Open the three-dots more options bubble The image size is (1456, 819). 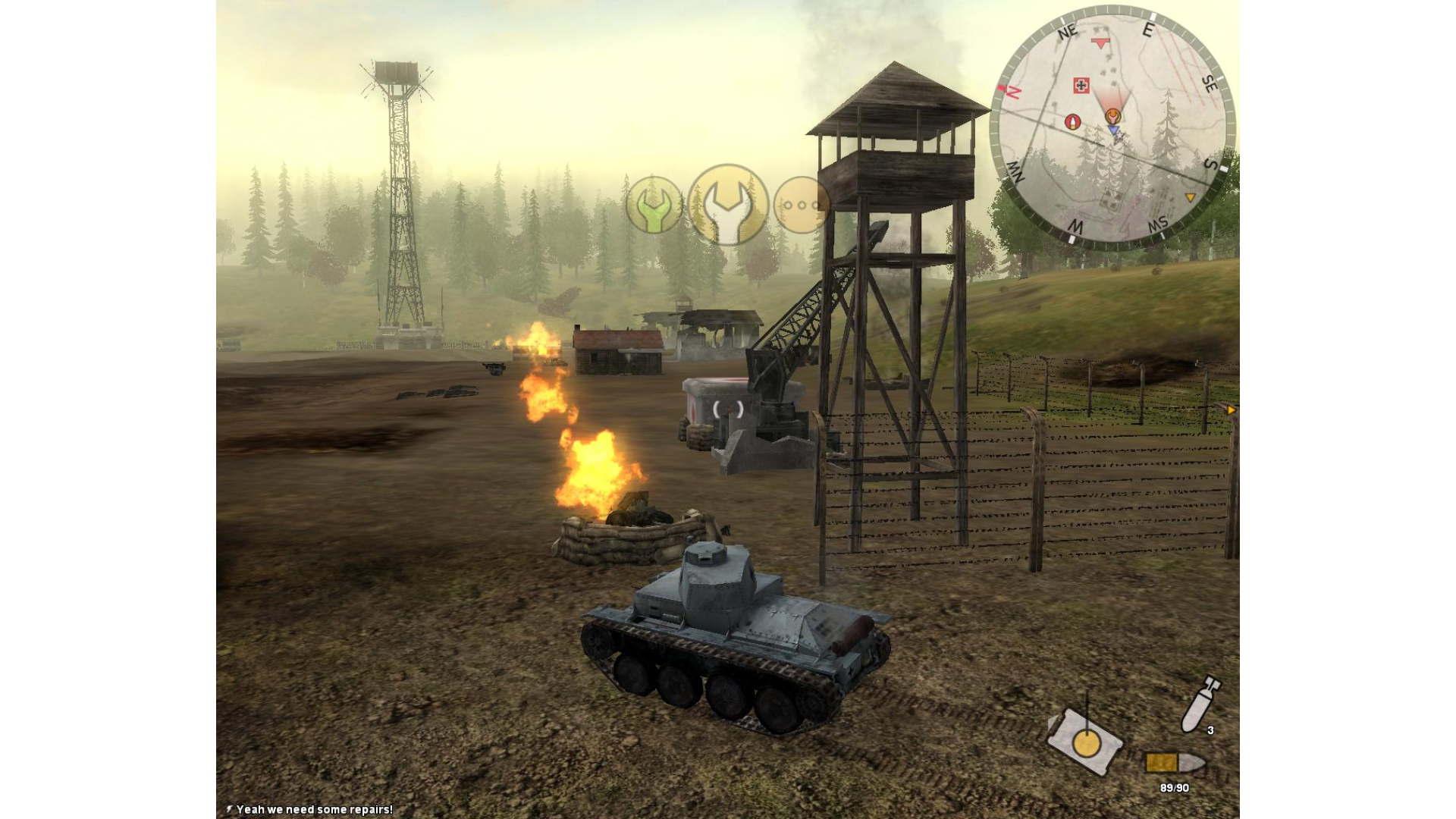pyautogui.click(x=801, y=205)
